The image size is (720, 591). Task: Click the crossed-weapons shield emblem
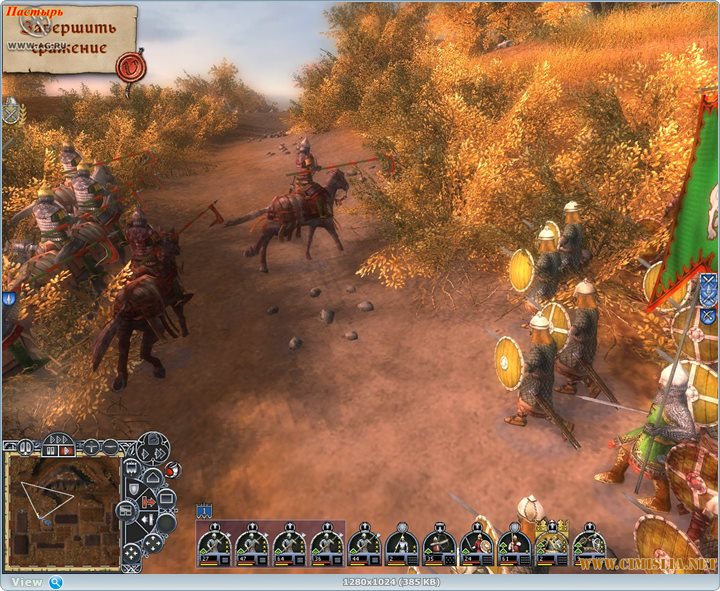click(x=10, y=110)
